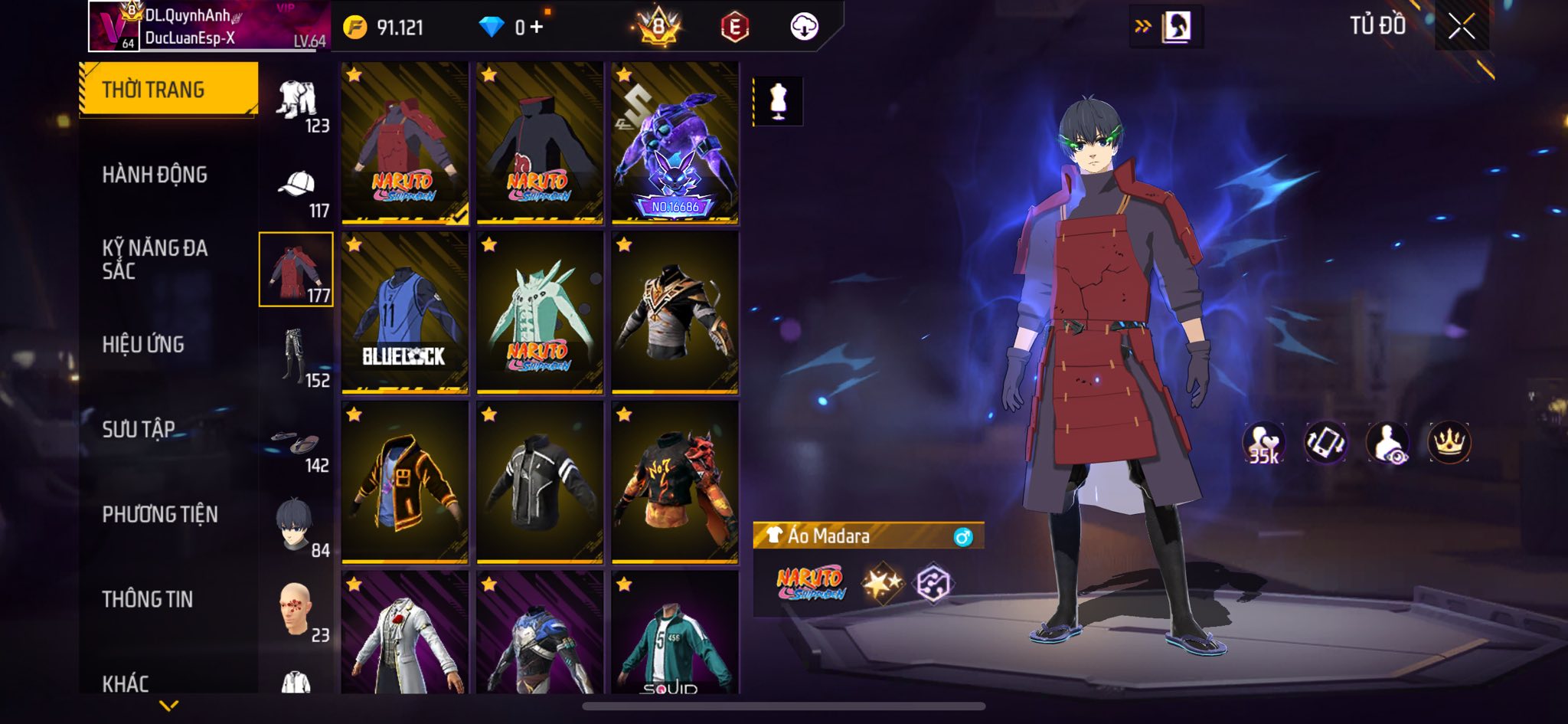Switch to the Hành Động tab
The height and width of the screenshot is (724, 1568).
pos(155,175)
